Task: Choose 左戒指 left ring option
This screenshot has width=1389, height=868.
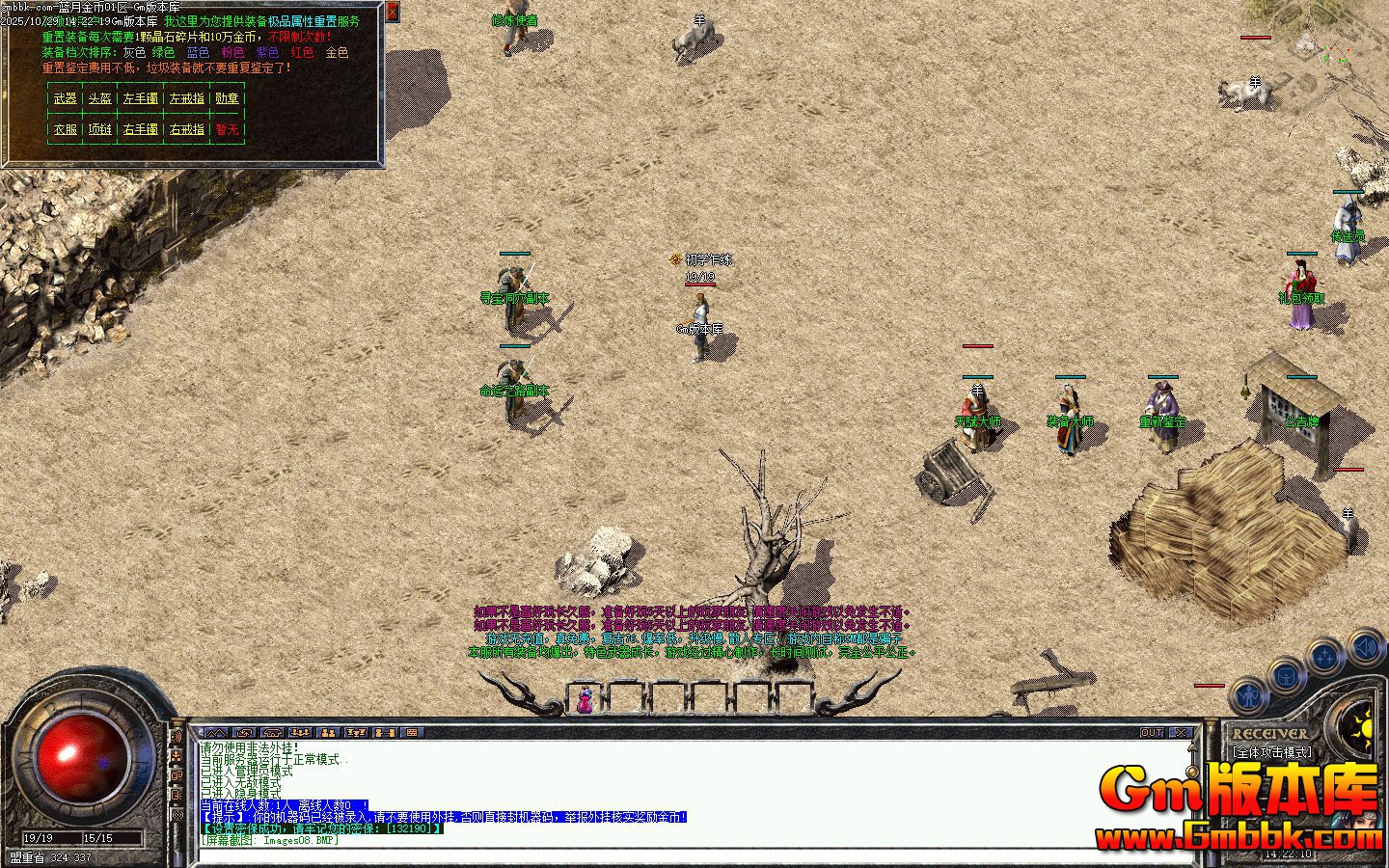Action: coord(187,98)
